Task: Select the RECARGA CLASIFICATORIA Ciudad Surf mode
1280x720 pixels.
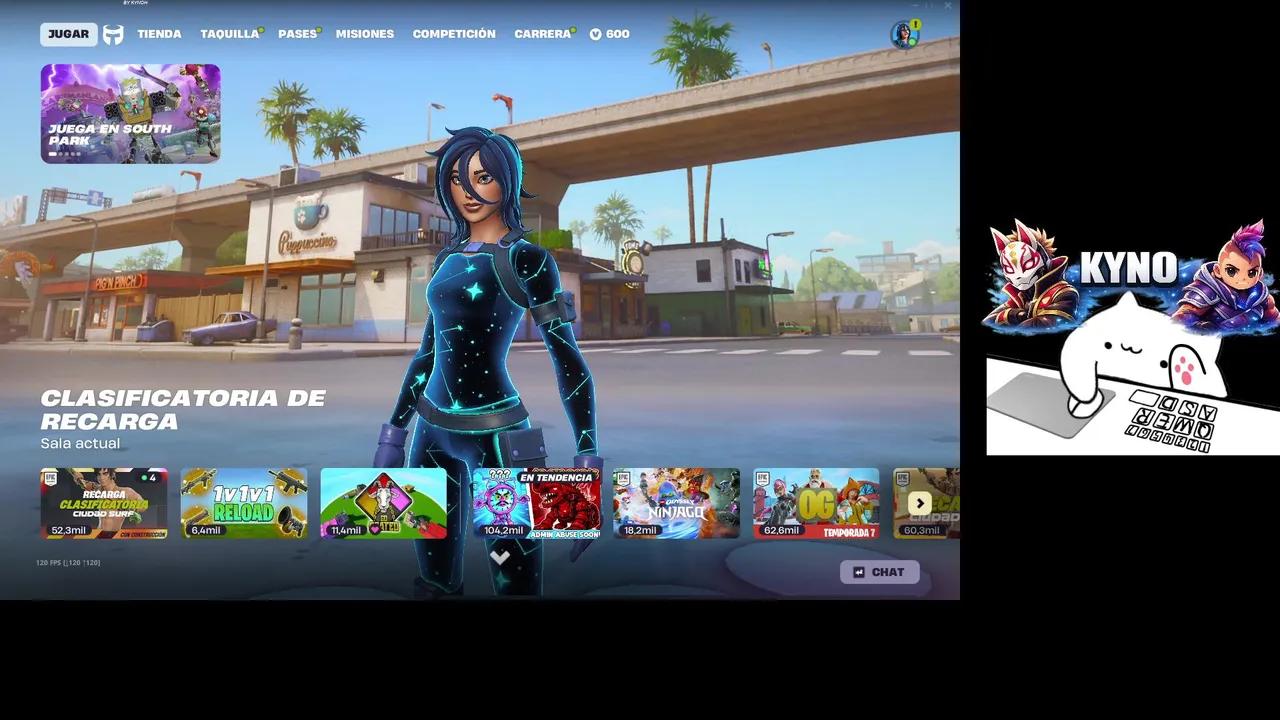Action: 104,503
